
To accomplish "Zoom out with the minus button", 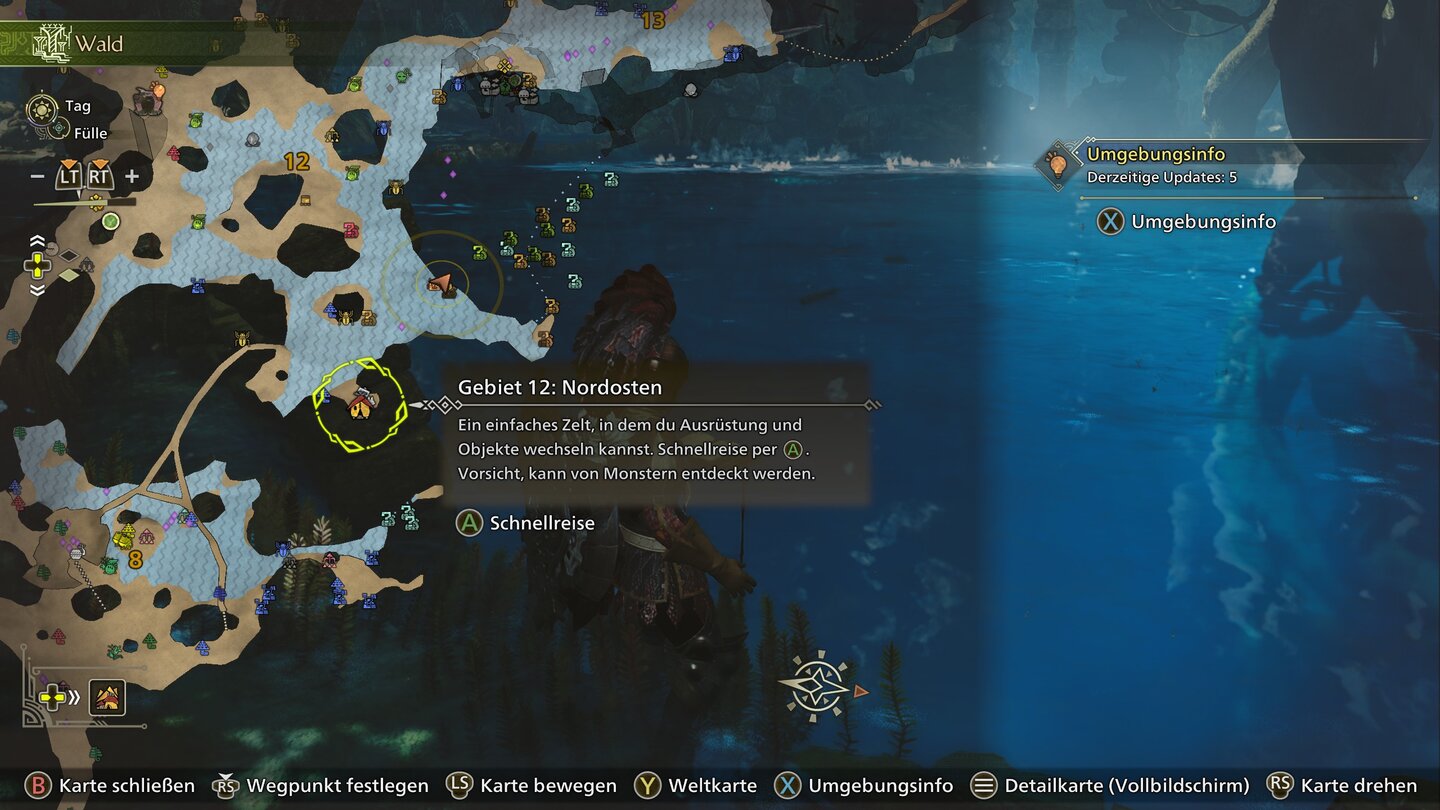I will click(x=38, y=177).
